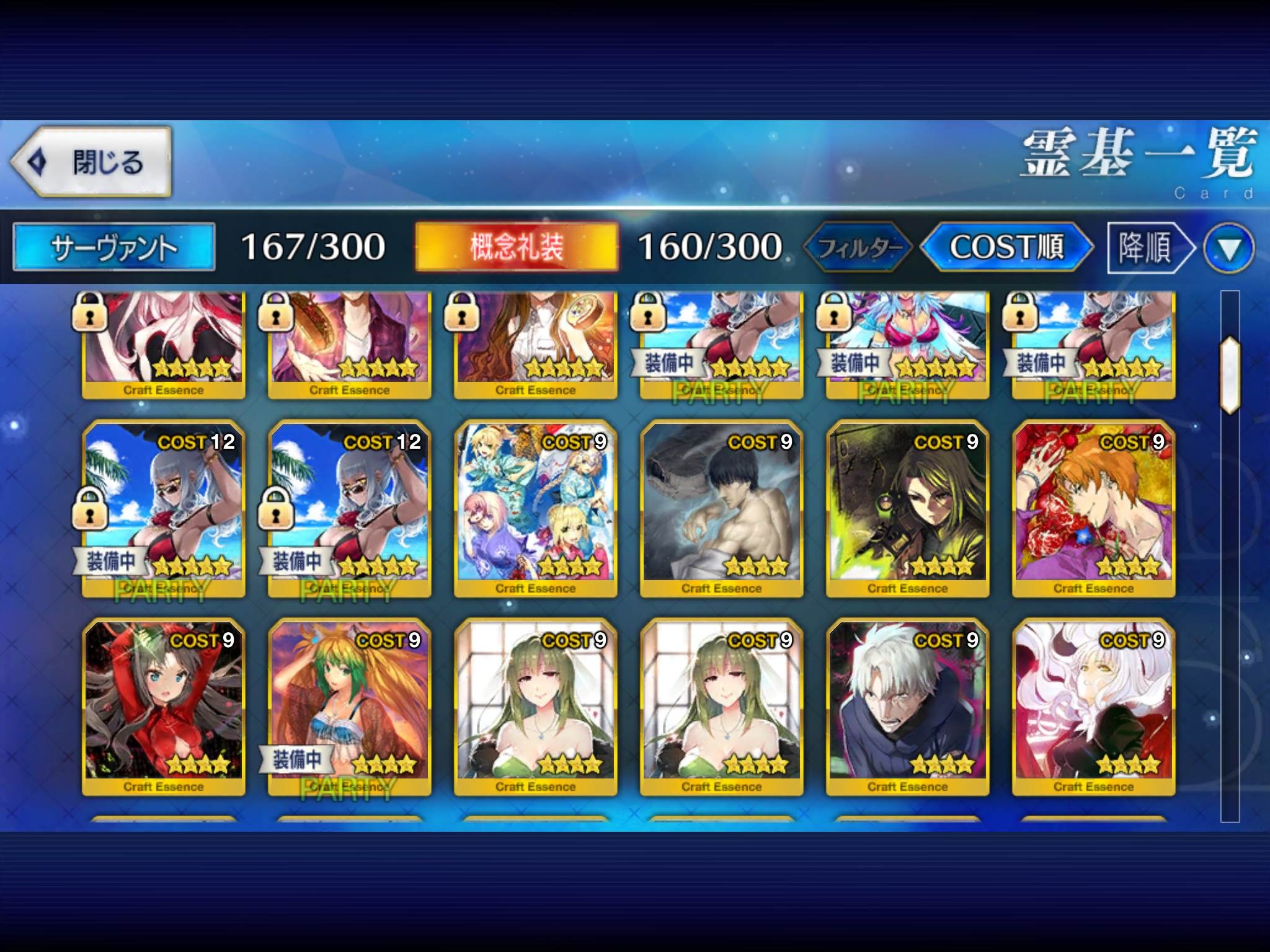This screenshot has width=1270, height=952.
Task: Select the white-haired woman COST 9 card
Action: pos(1094,707)
